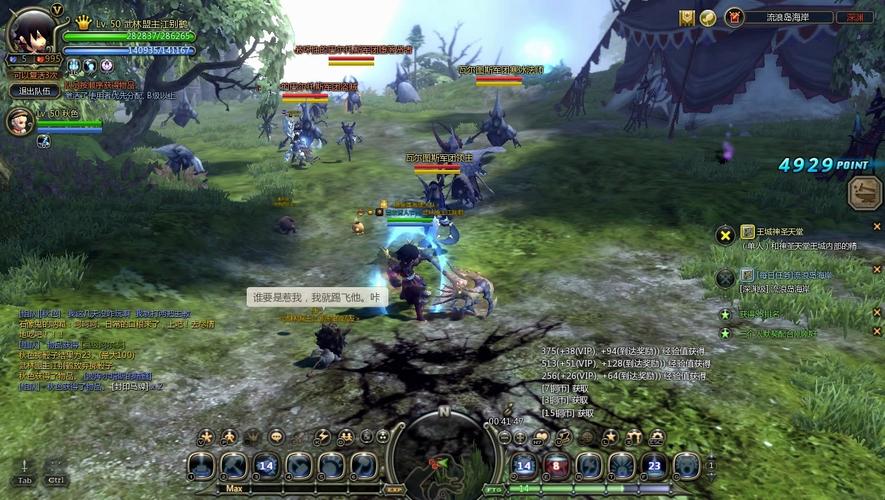Select party member 秋色 portrait
Screen dimensions: 885x500
(x=20, y=120)
